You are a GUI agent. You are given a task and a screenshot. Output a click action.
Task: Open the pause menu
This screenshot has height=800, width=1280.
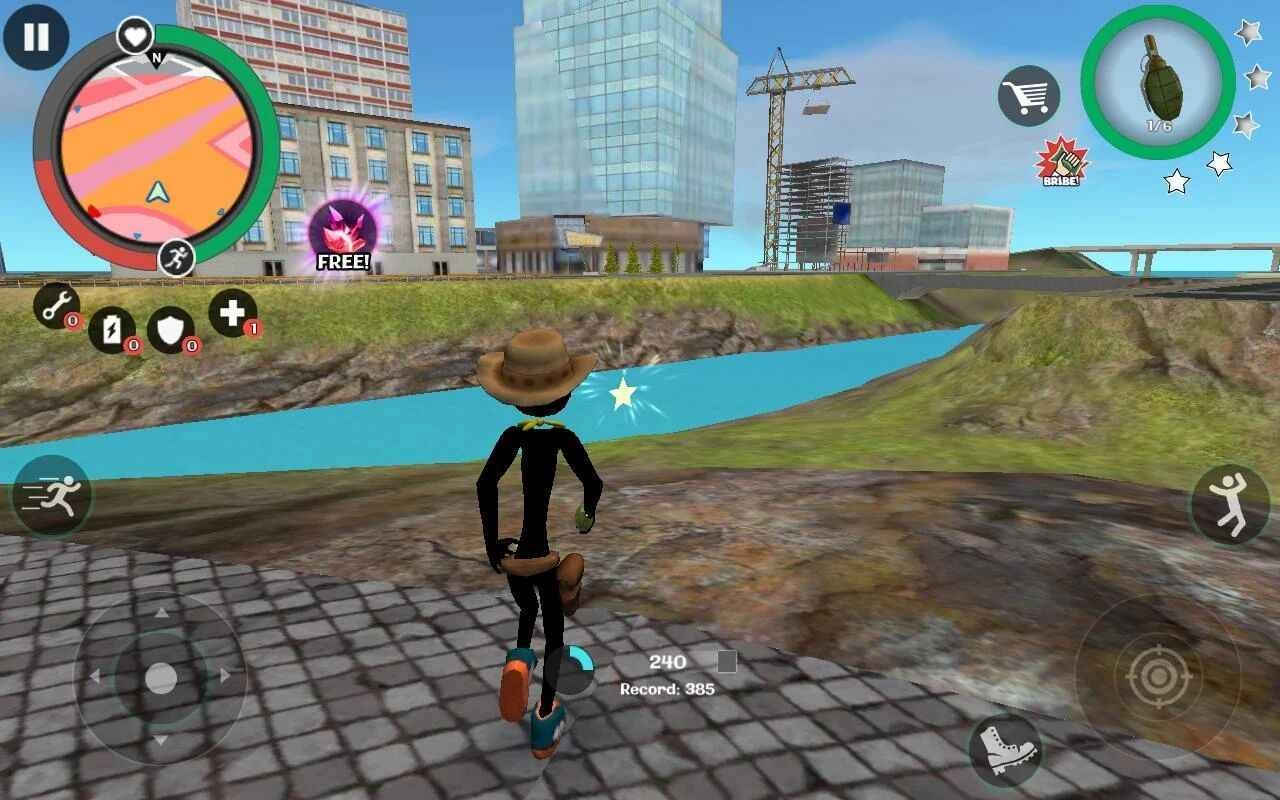click(36, 38)
